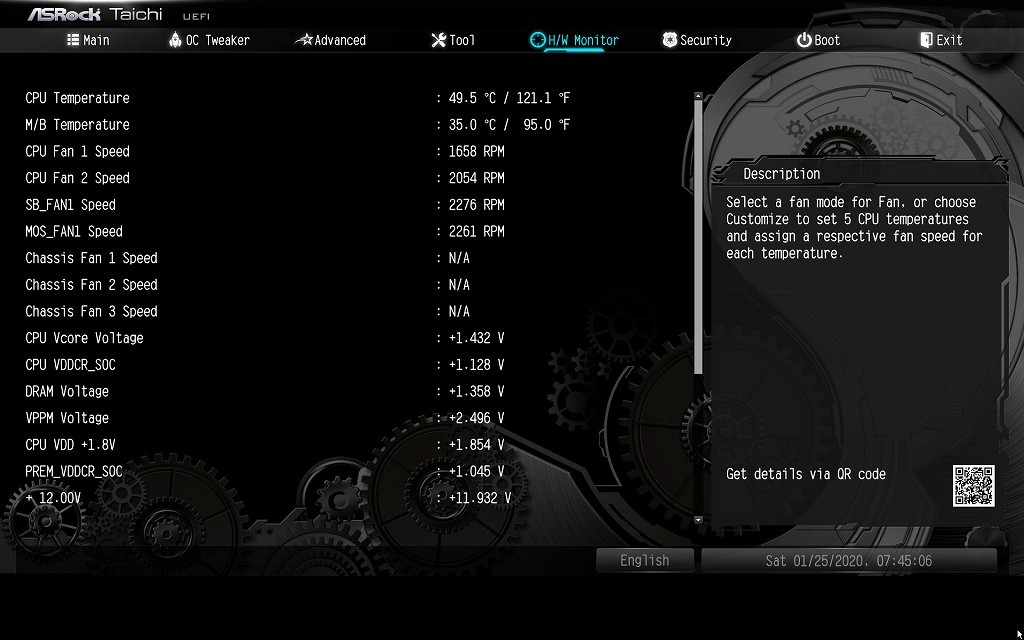The width and height of the screenshot is (1024, 640).
Task: Choose the Exit tab
Action: (x=941, y=40)
